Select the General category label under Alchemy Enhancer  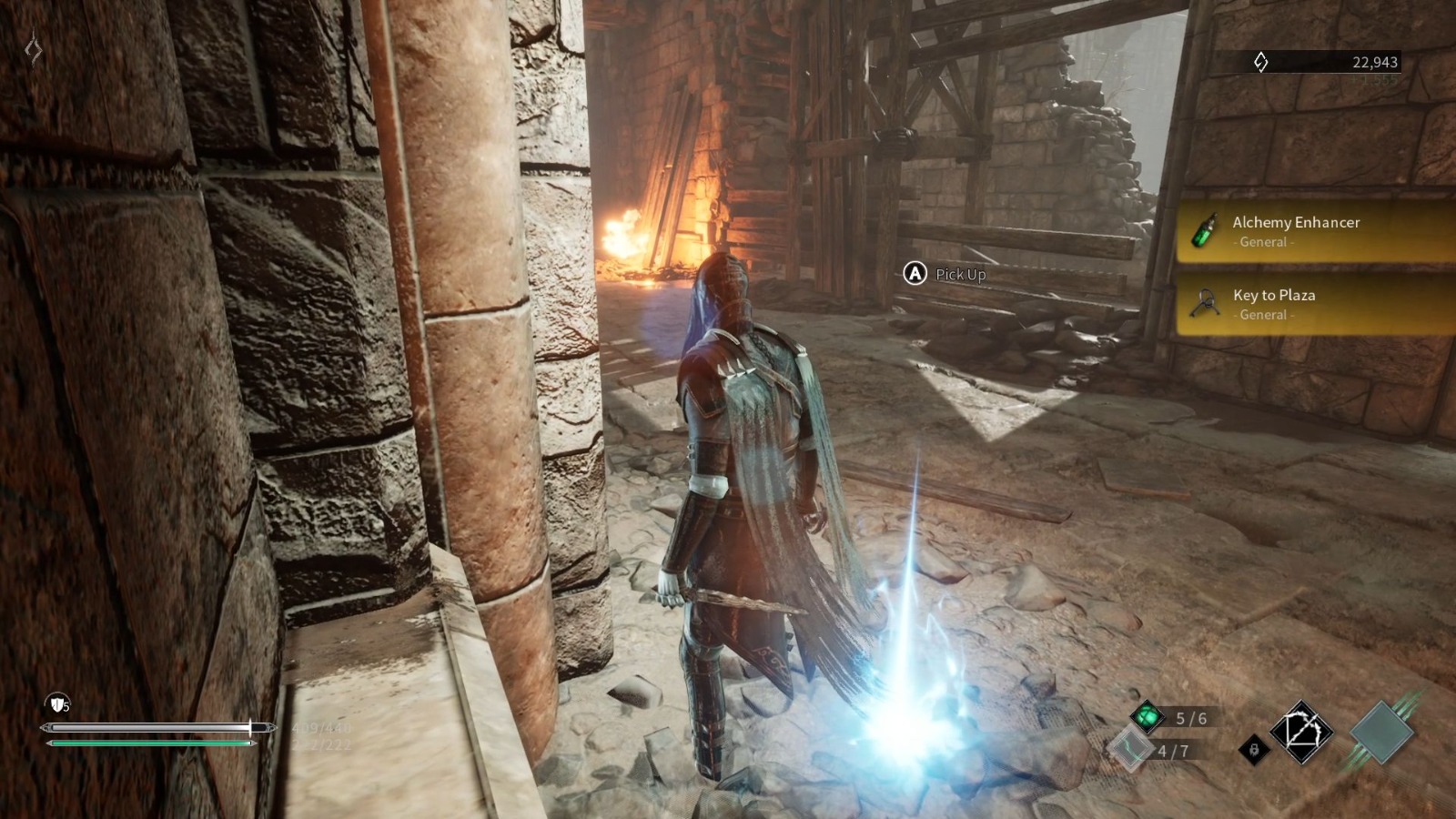[x=1263, y=242]
